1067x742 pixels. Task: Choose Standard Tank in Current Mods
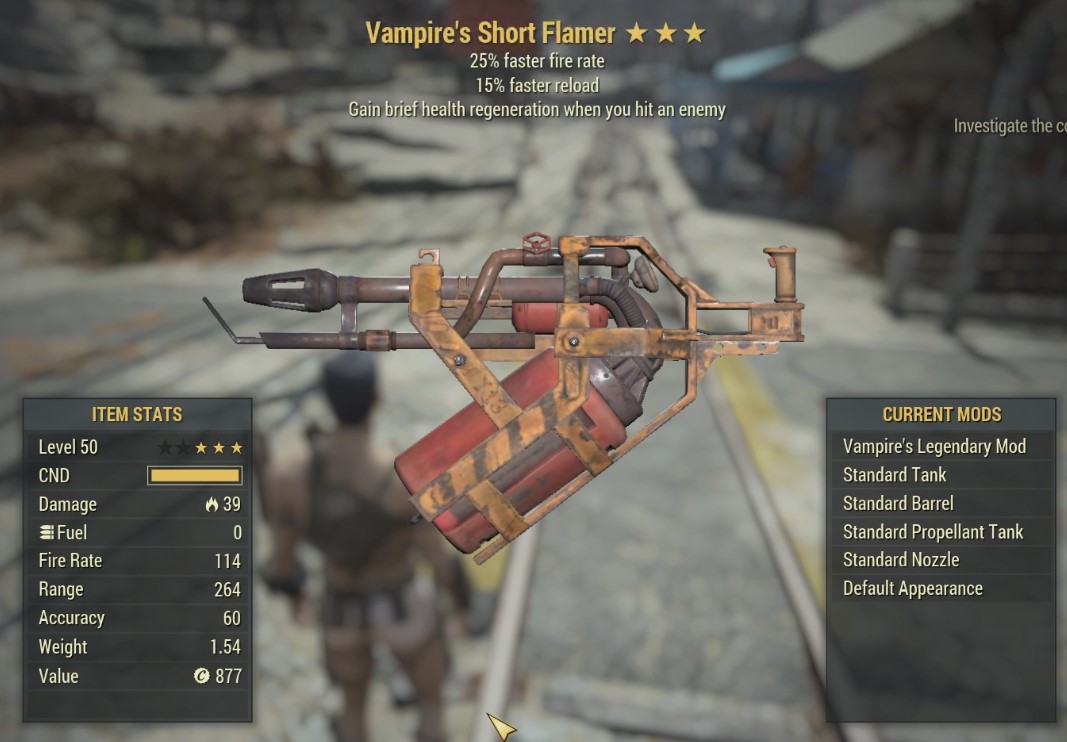(x=894, y=475)
